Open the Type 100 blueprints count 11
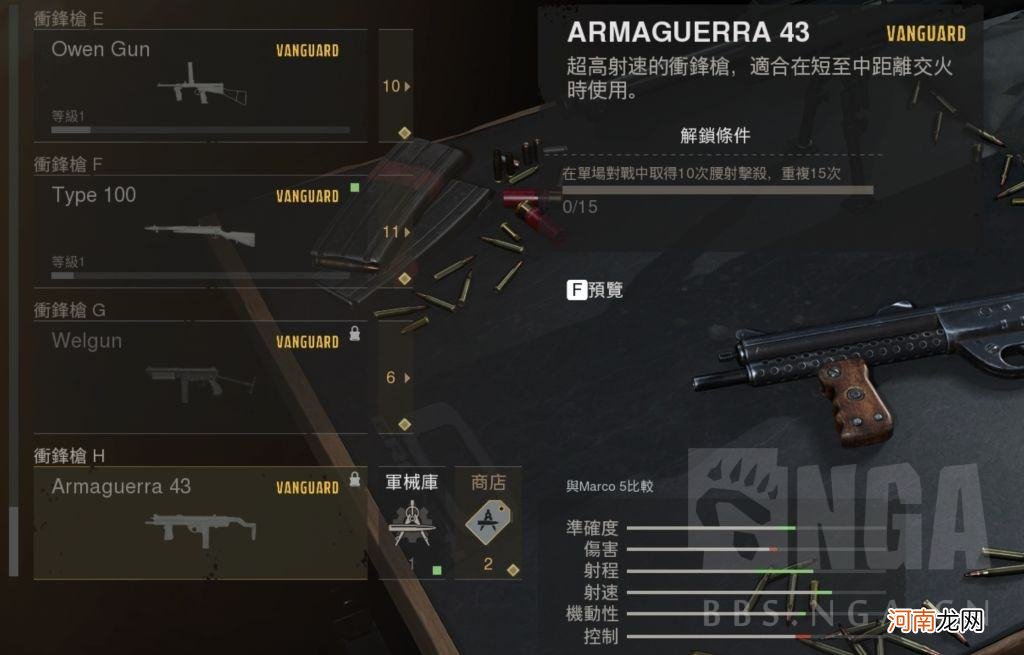1024x655 pixels. (x=396, y=232)
